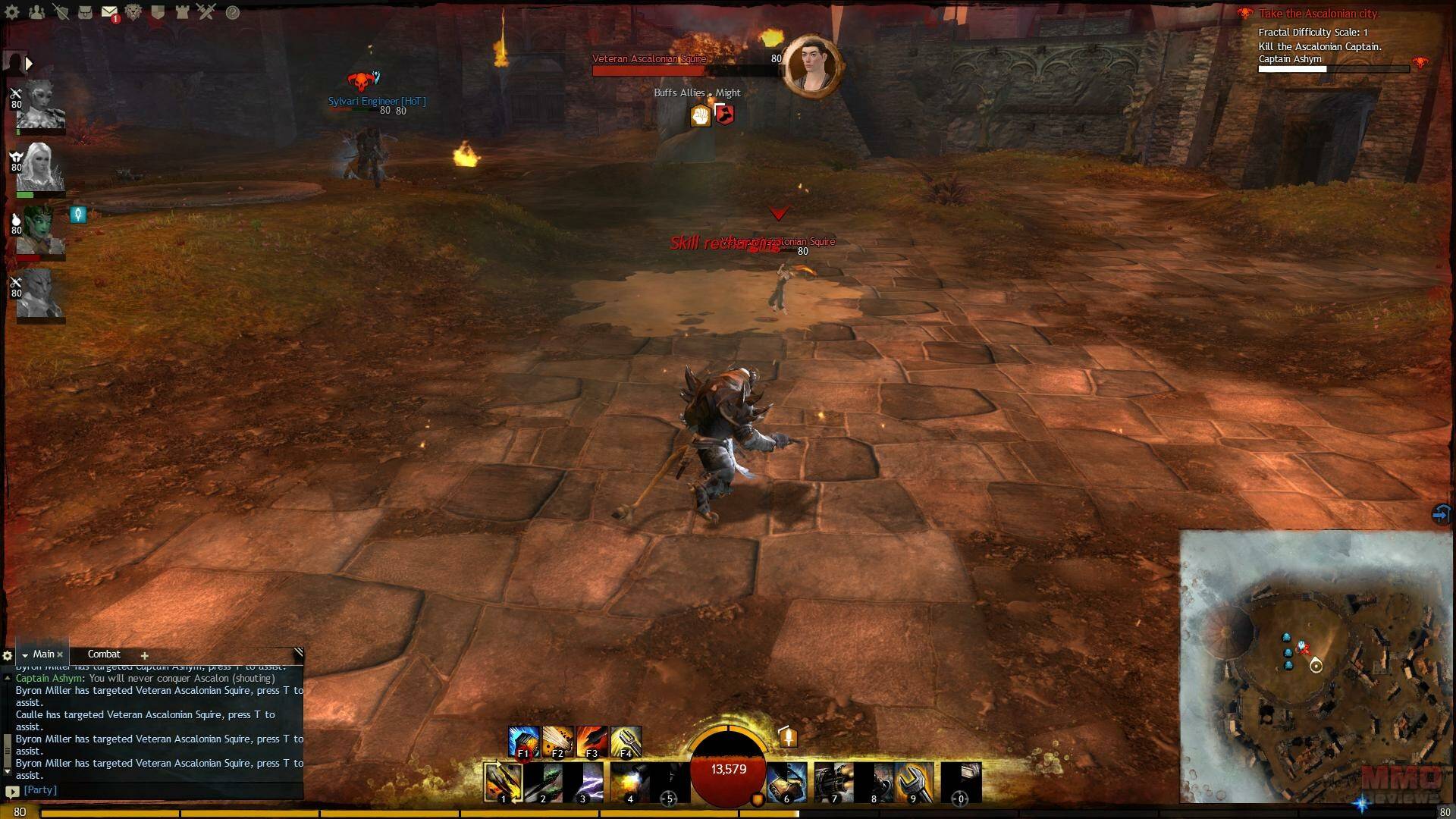
Task: Open the help question mark icon
Action: [233, 12]
